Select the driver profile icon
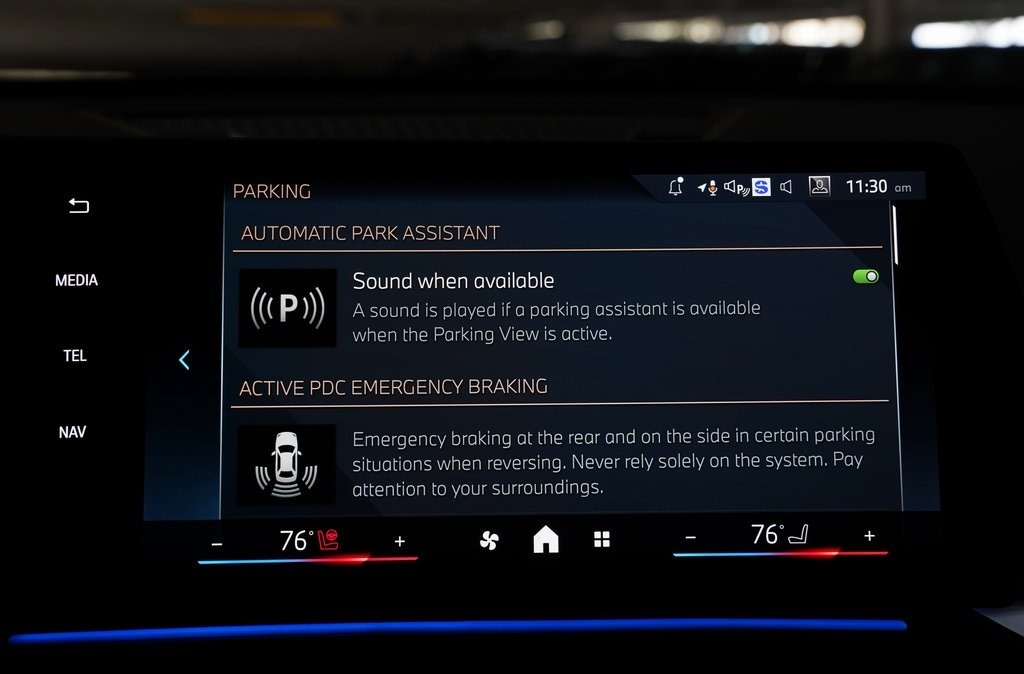This screenshot has height=674, width=1024. tap(819, 186)
